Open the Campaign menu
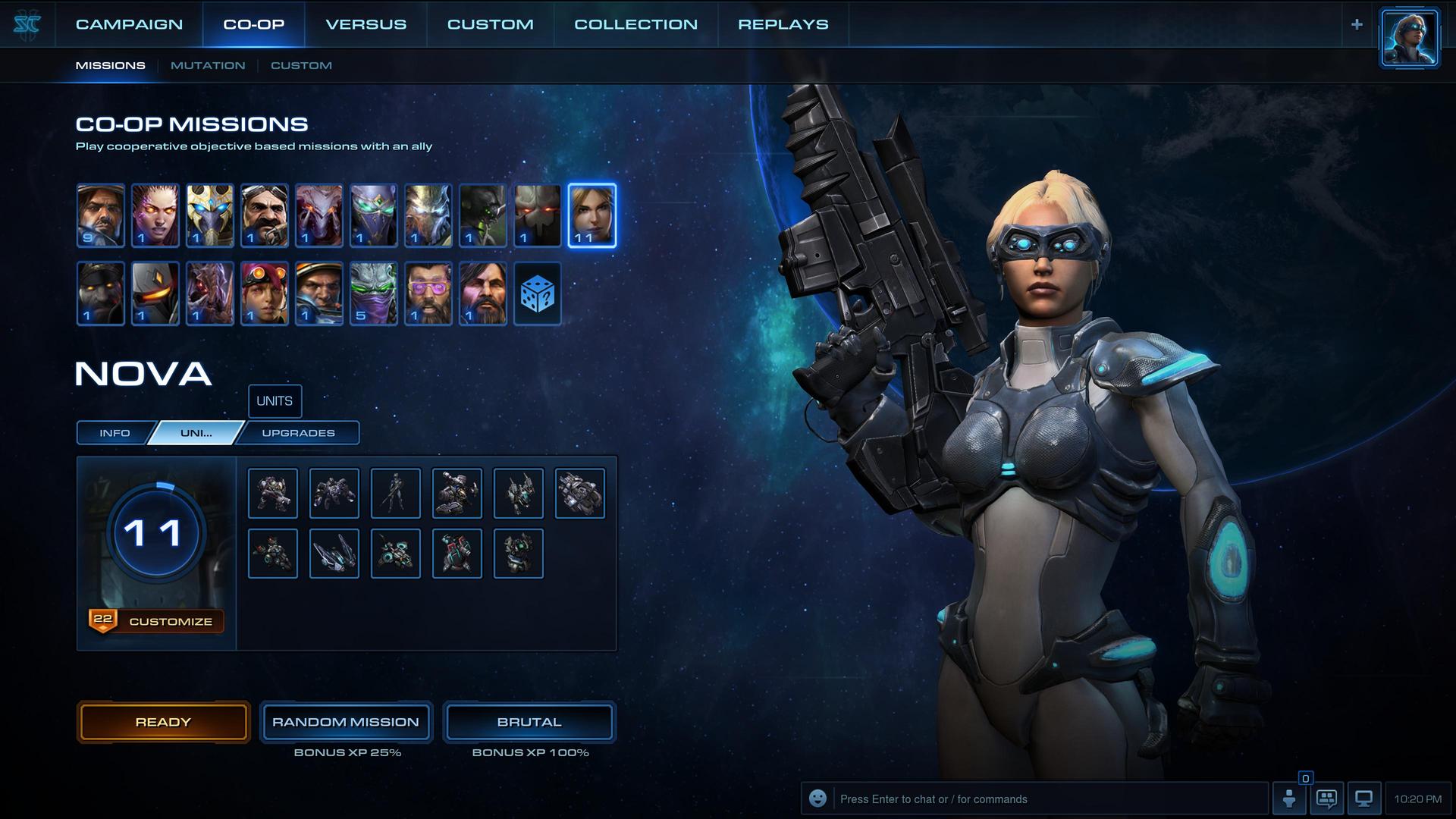This screenshot has height=819, width=1456. (129, 24)
